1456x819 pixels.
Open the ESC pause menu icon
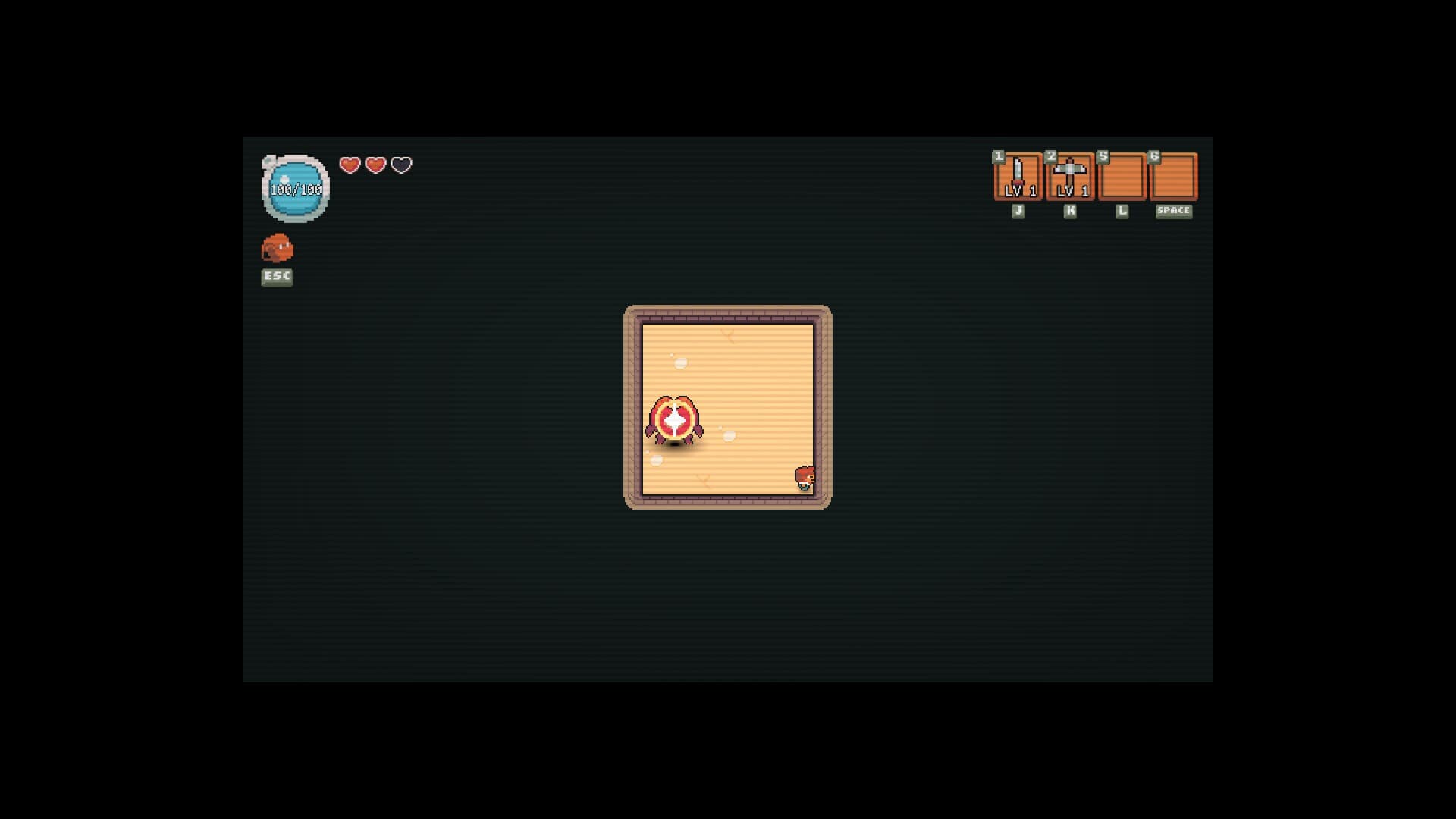[x=276, y=277]
